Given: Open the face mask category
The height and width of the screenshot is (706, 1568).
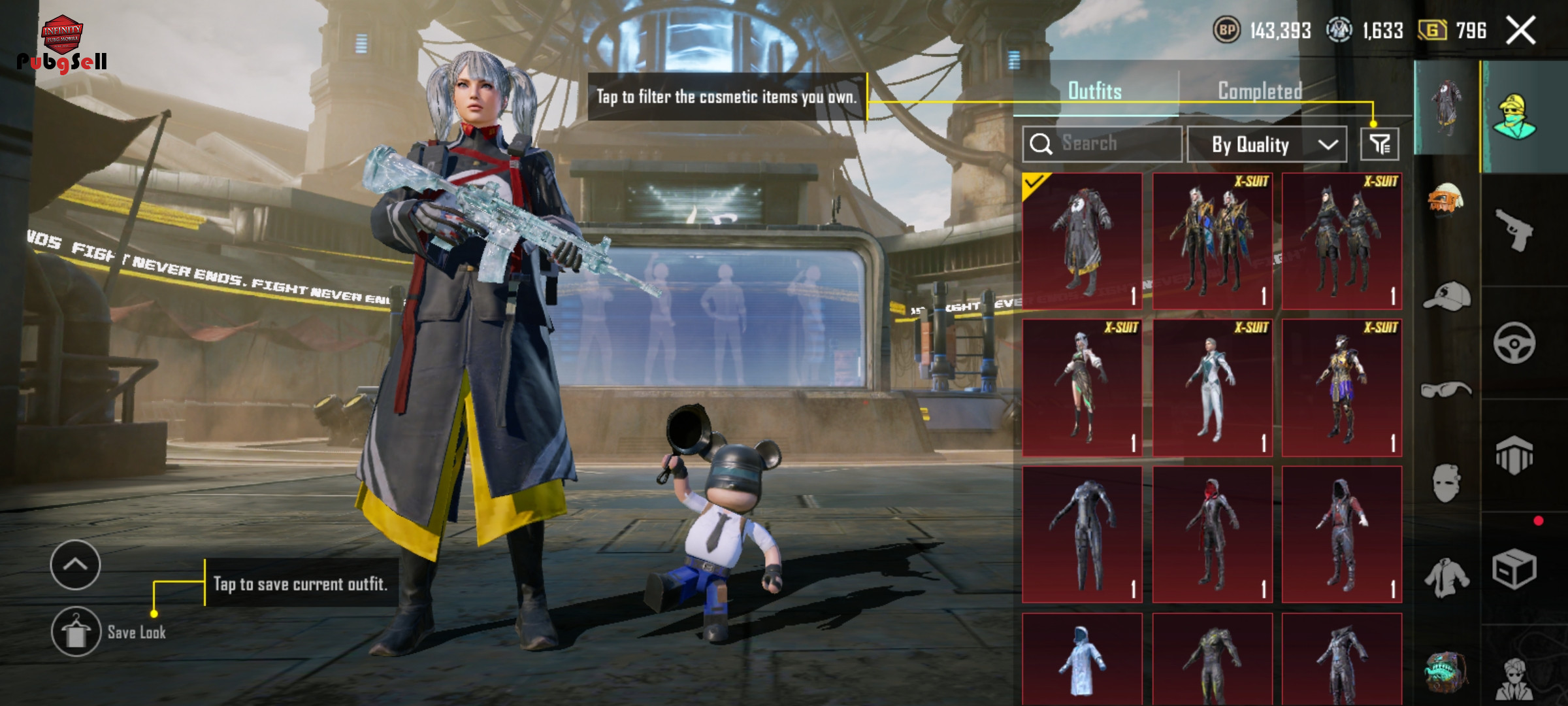Looking at the screenshot, I should (x=1446, y=484).
